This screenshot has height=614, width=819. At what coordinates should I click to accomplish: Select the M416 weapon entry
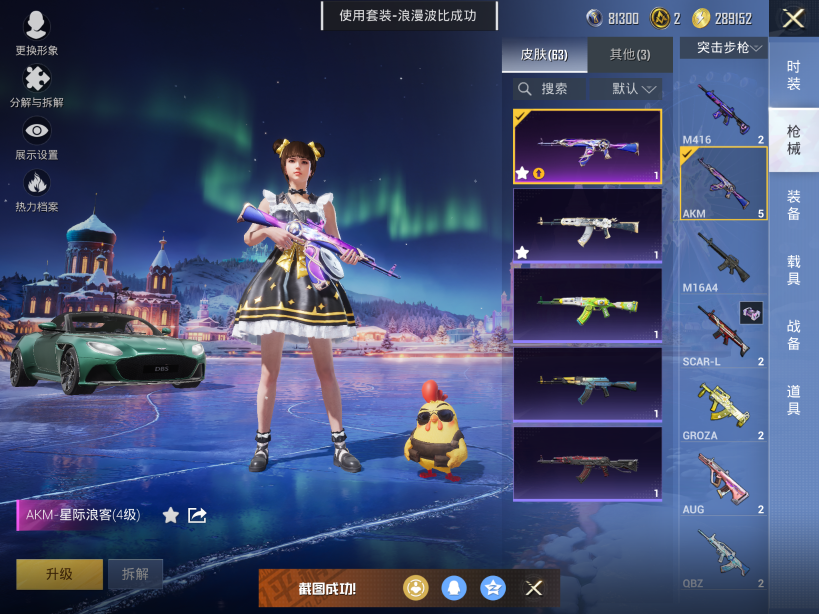723,108
